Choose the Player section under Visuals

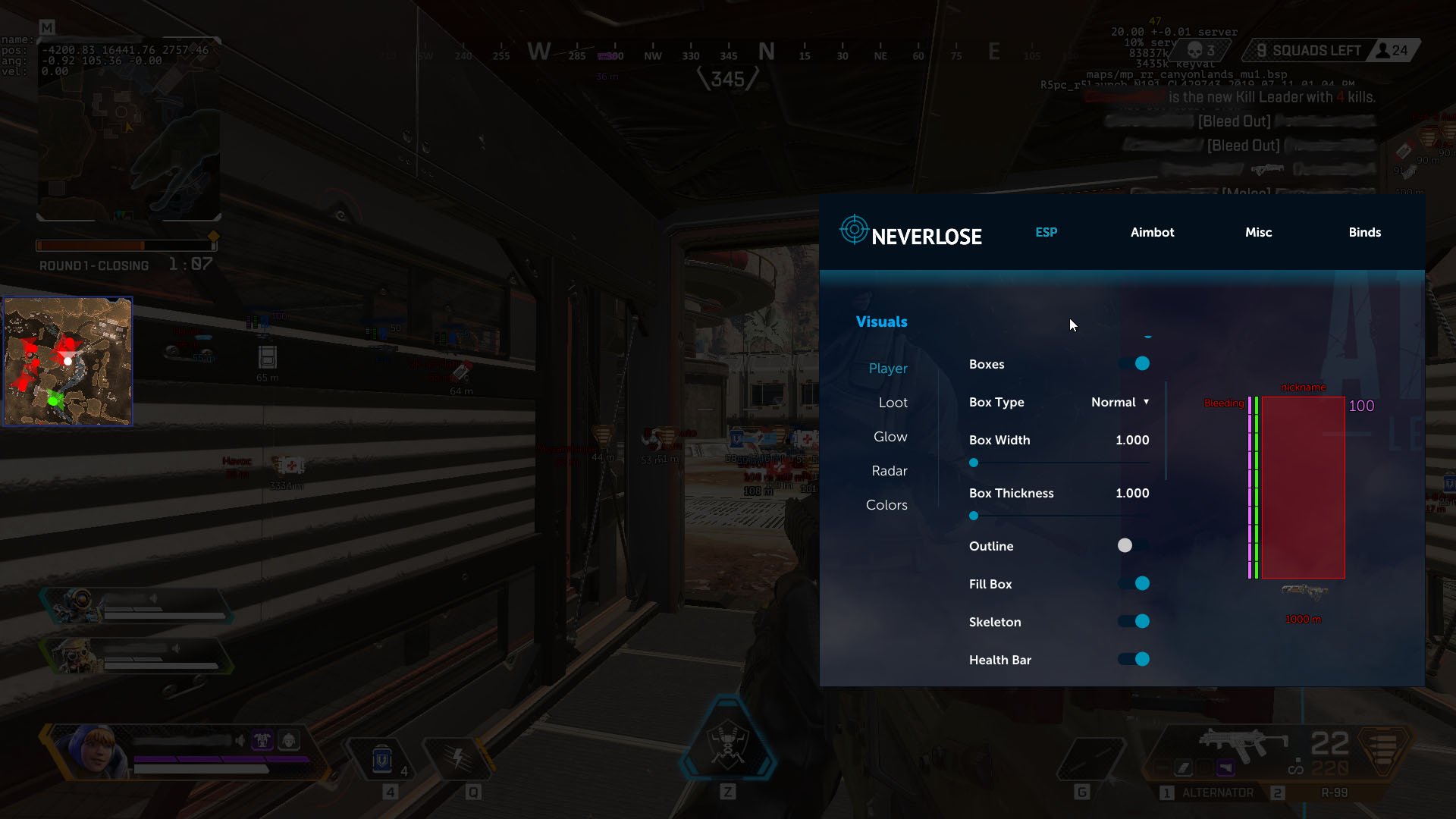tap(888, 369)
